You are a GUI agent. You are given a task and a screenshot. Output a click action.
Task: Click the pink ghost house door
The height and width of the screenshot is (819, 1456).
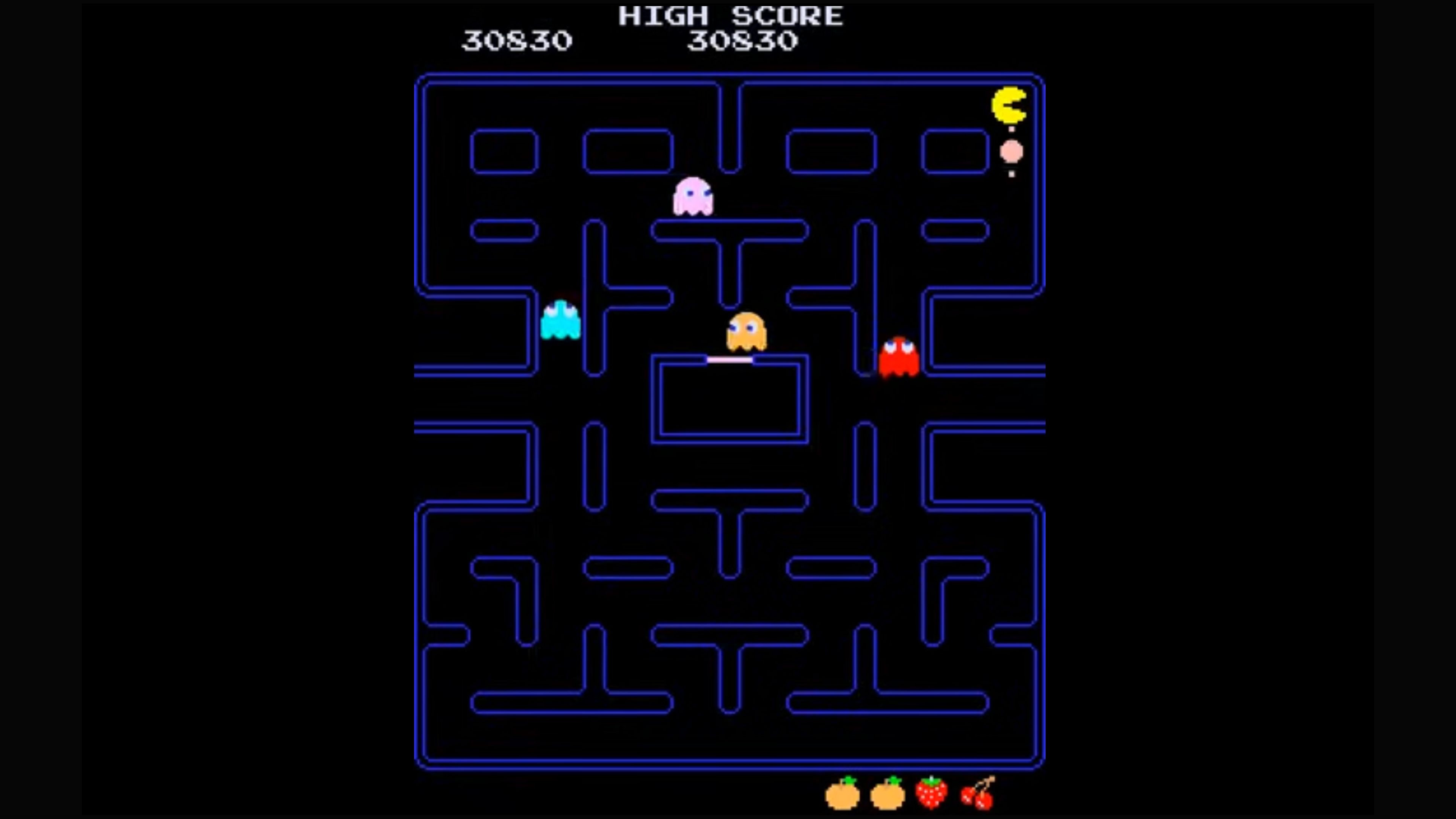pos(731,360)
